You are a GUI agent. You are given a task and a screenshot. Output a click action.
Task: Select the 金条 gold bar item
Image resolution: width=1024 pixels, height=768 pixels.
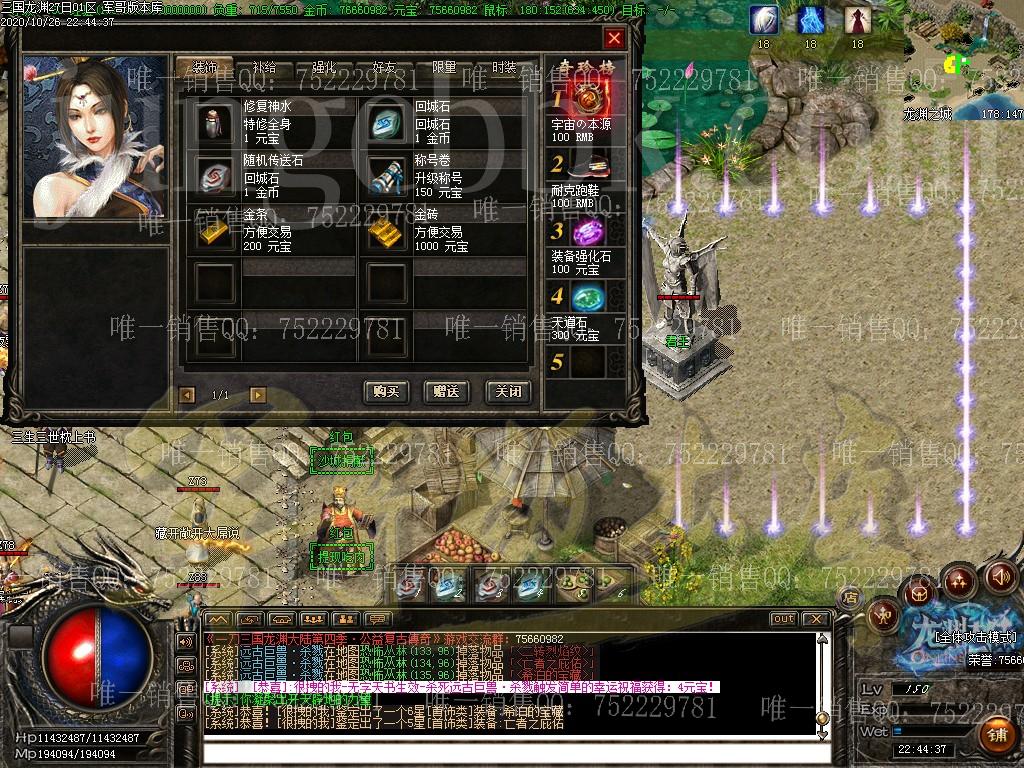click(x=214, y=231)
